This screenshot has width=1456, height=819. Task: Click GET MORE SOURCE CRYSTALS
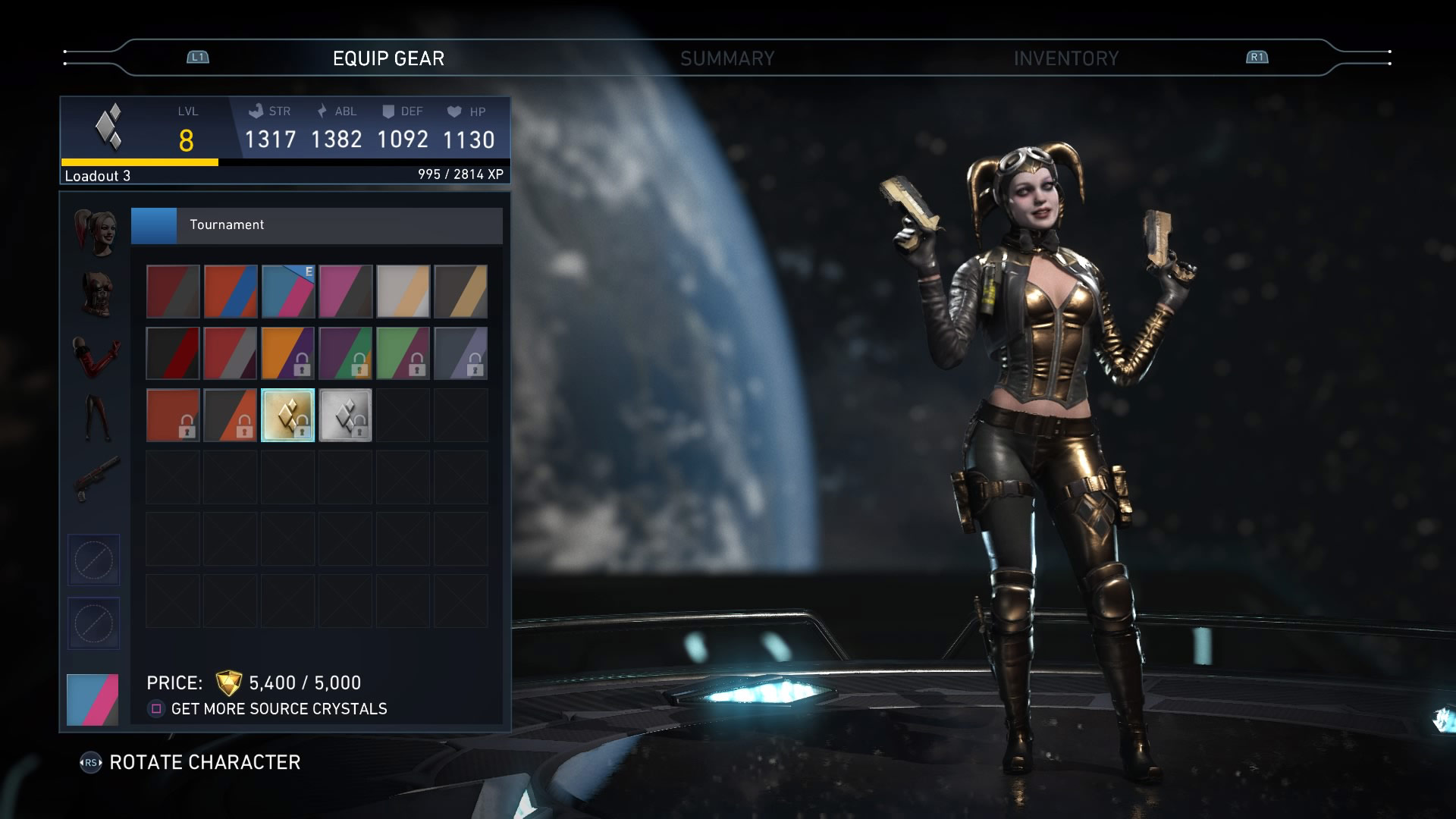pyautogui.click(x=279, y=709)
